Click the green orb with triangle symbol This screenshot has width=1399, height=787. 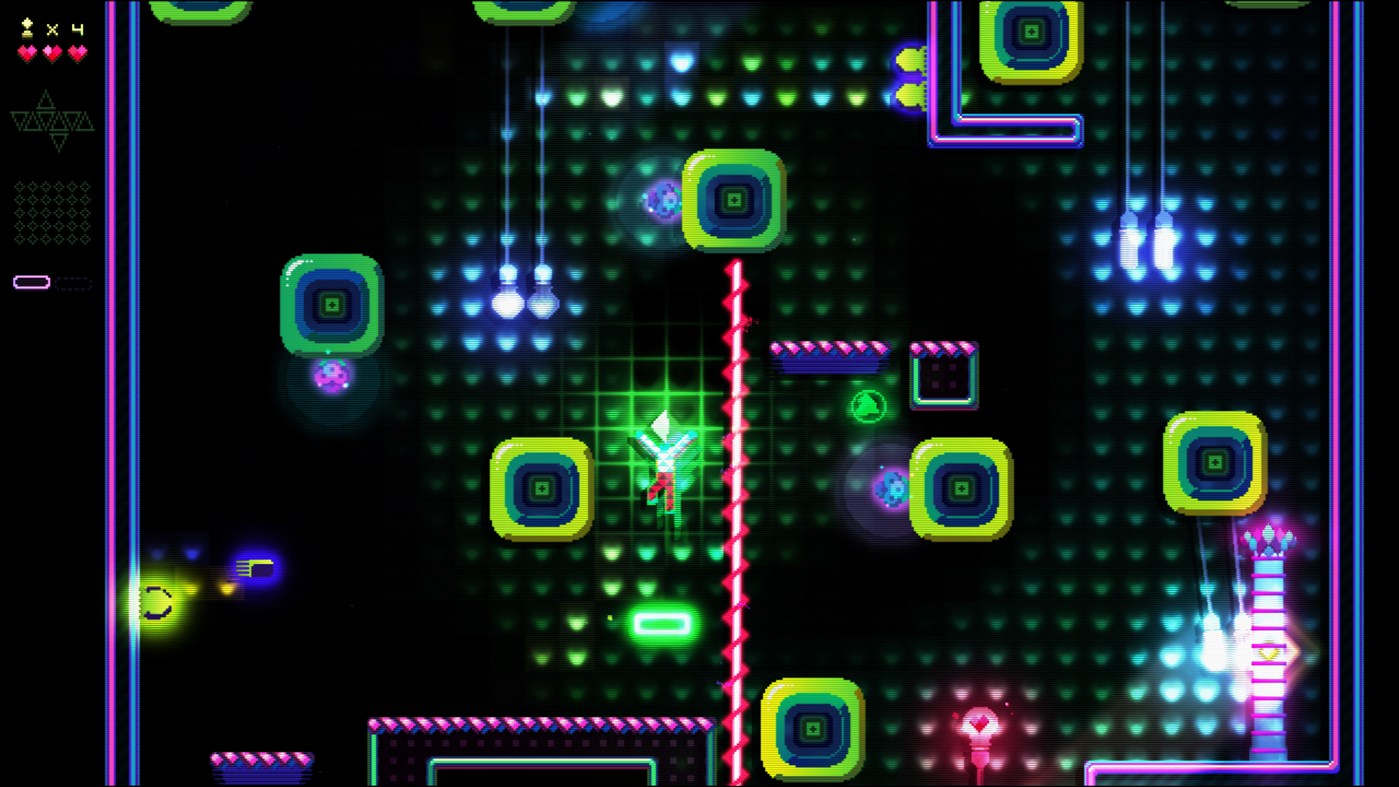[866, 405]
